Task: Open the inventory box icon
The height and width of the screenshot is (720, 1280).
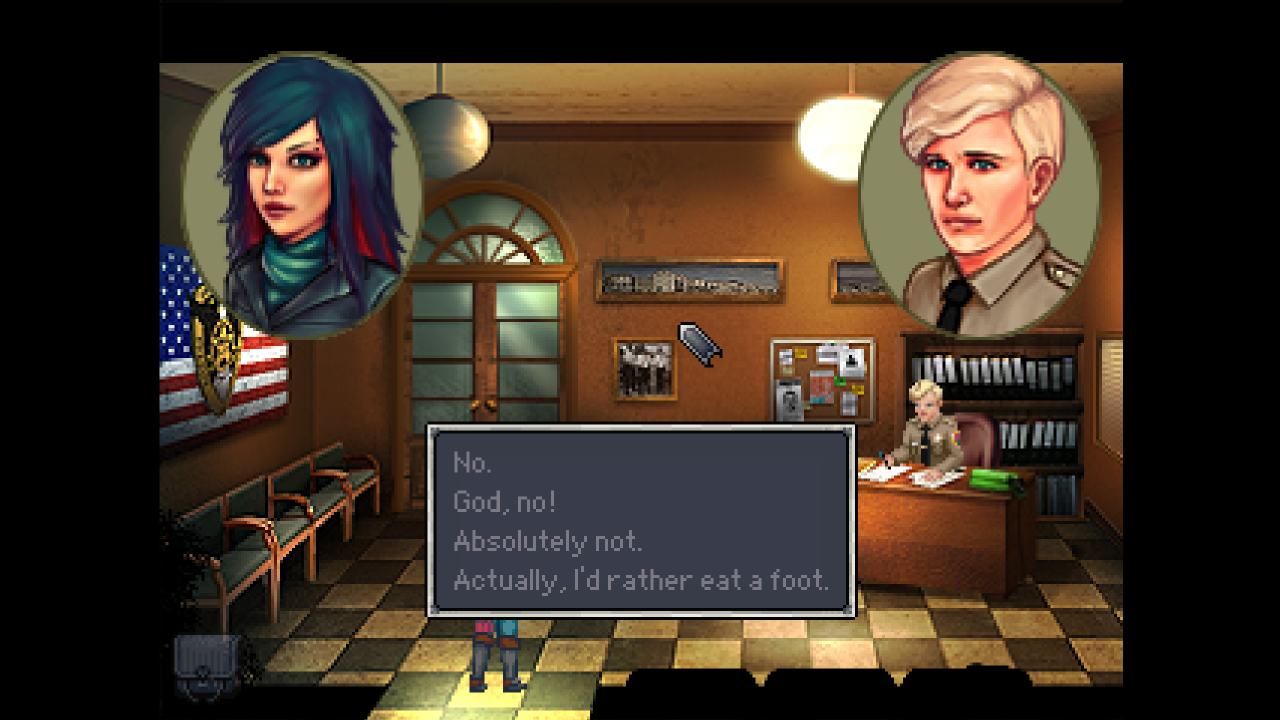Action: click(207, 664)
